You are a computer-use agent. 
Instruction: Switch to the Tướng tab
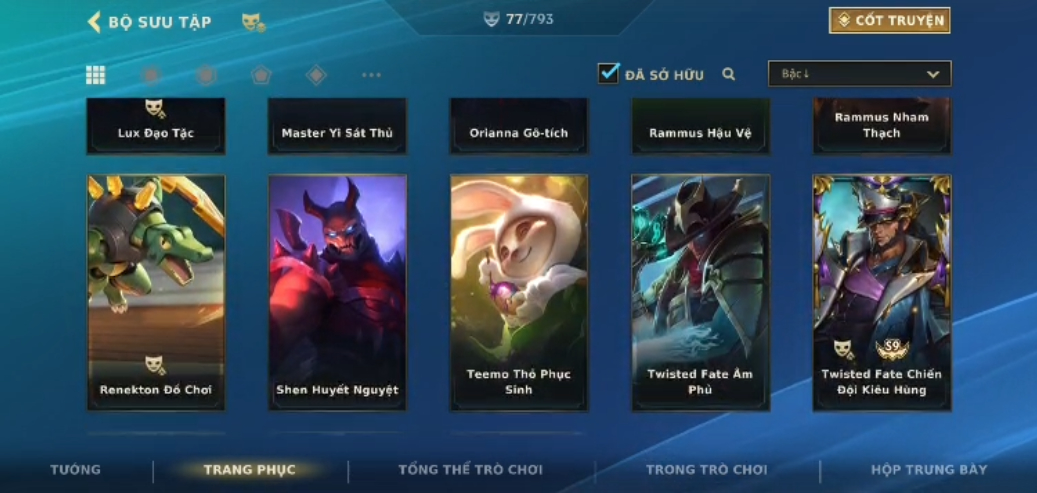click(76, 470)
